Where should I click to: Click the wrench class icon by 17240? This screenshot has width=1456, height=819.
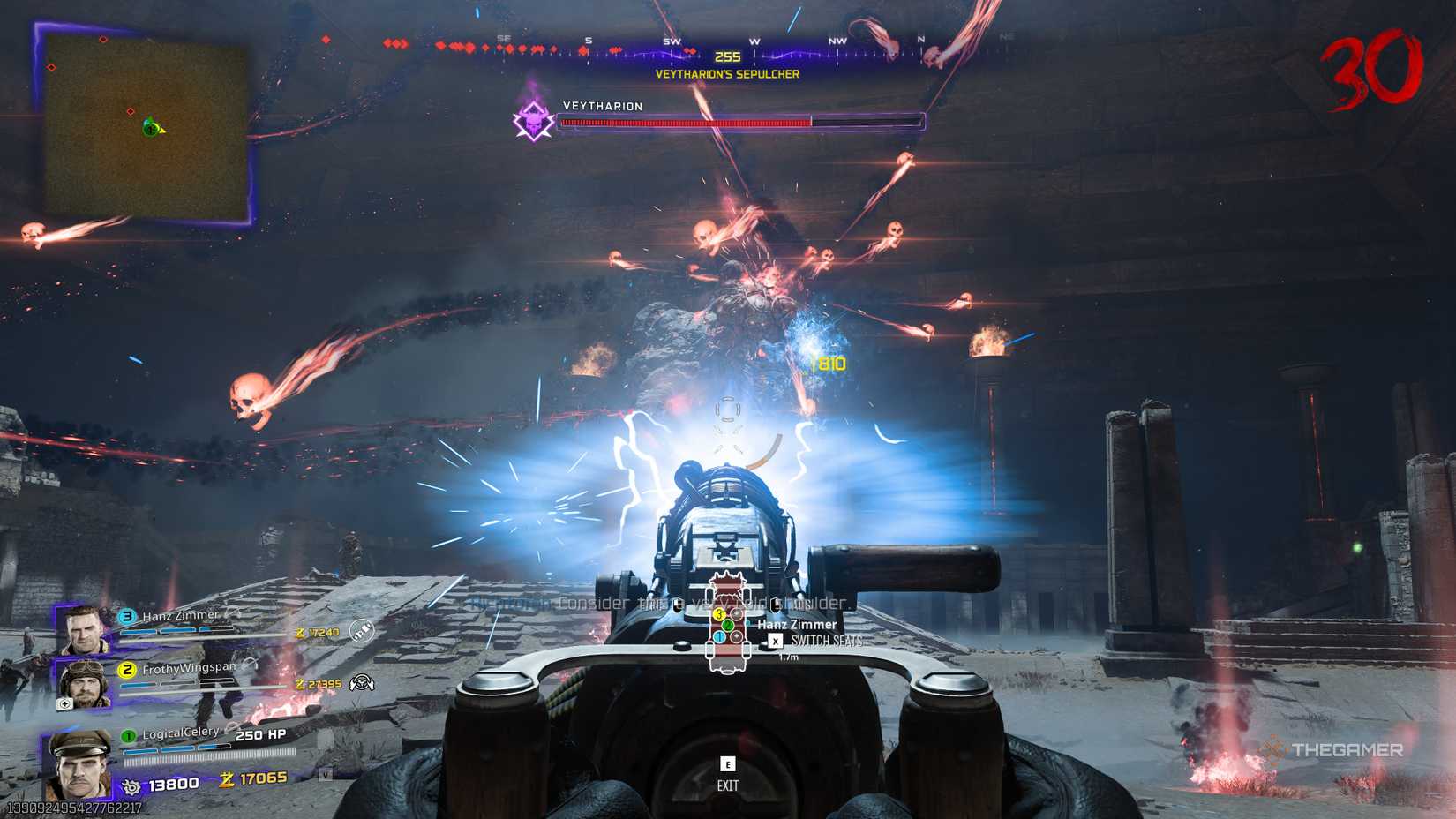pyautogui.click(x=361, y=632)
